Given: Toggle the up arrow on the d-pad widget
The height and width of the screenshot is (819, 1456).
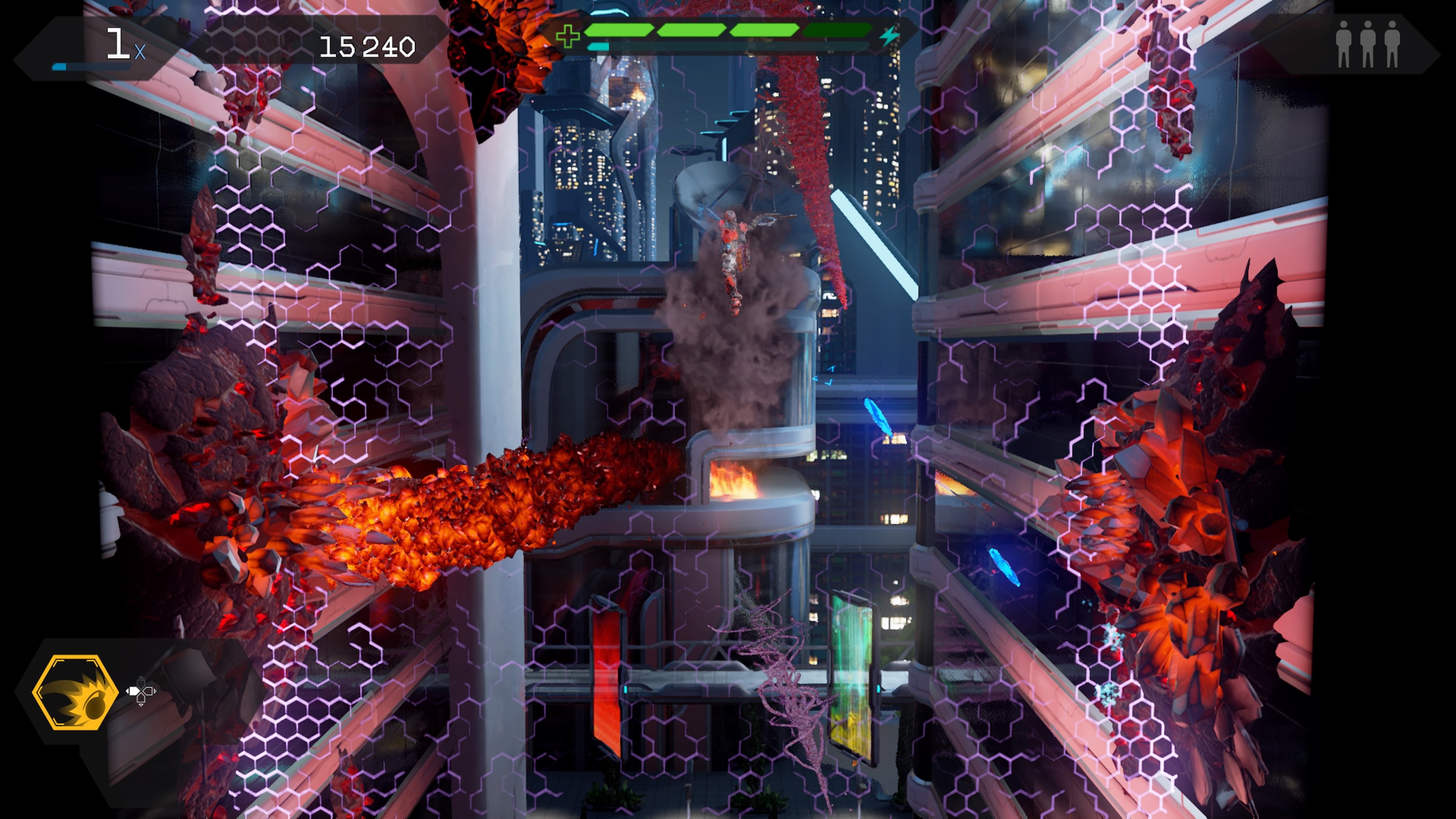Looking at the screenshot, I should (x=141, y=683).
